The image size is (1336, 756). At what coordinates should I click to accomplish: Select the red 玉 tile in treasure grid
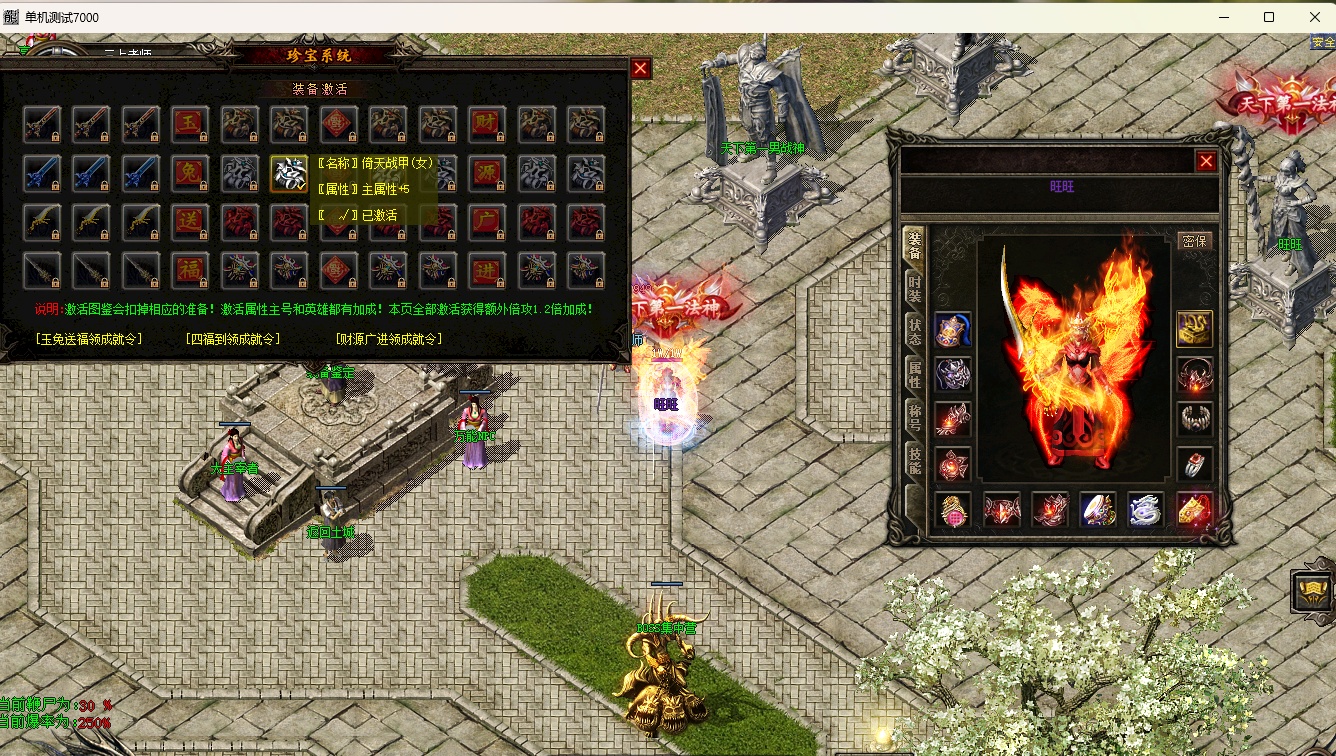(x=189, y=124)
